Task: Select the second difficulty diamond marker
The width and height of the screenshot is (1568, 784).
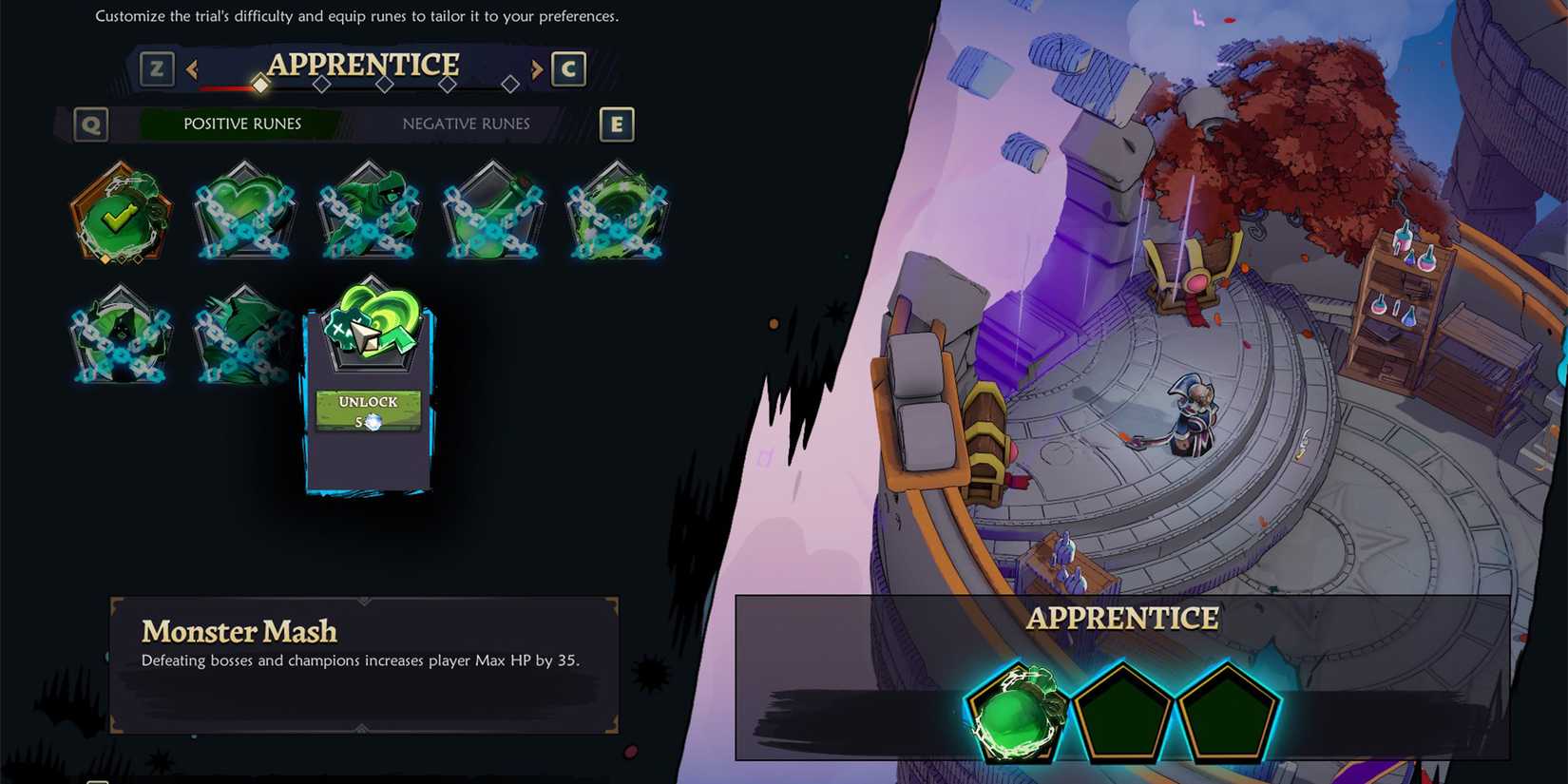Action: click(x=321, y=84)
